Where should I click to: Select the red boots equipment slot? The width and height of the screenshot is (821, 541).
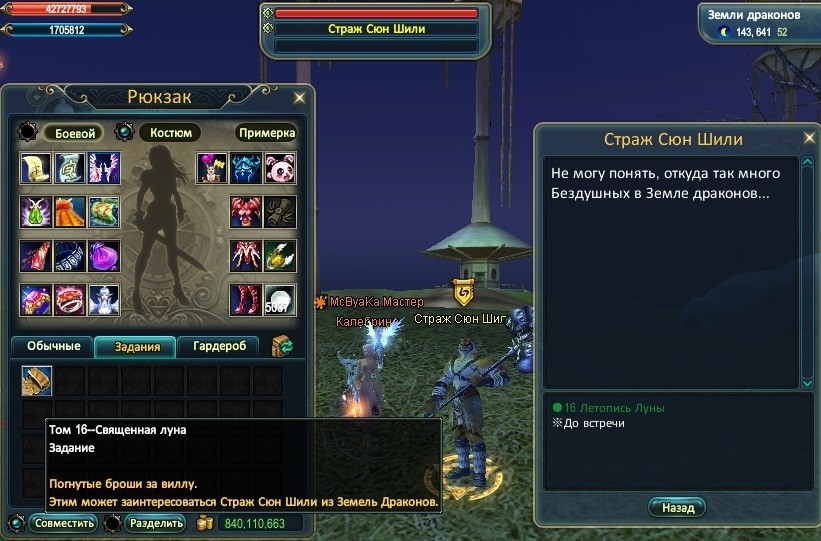coord(246,300)
